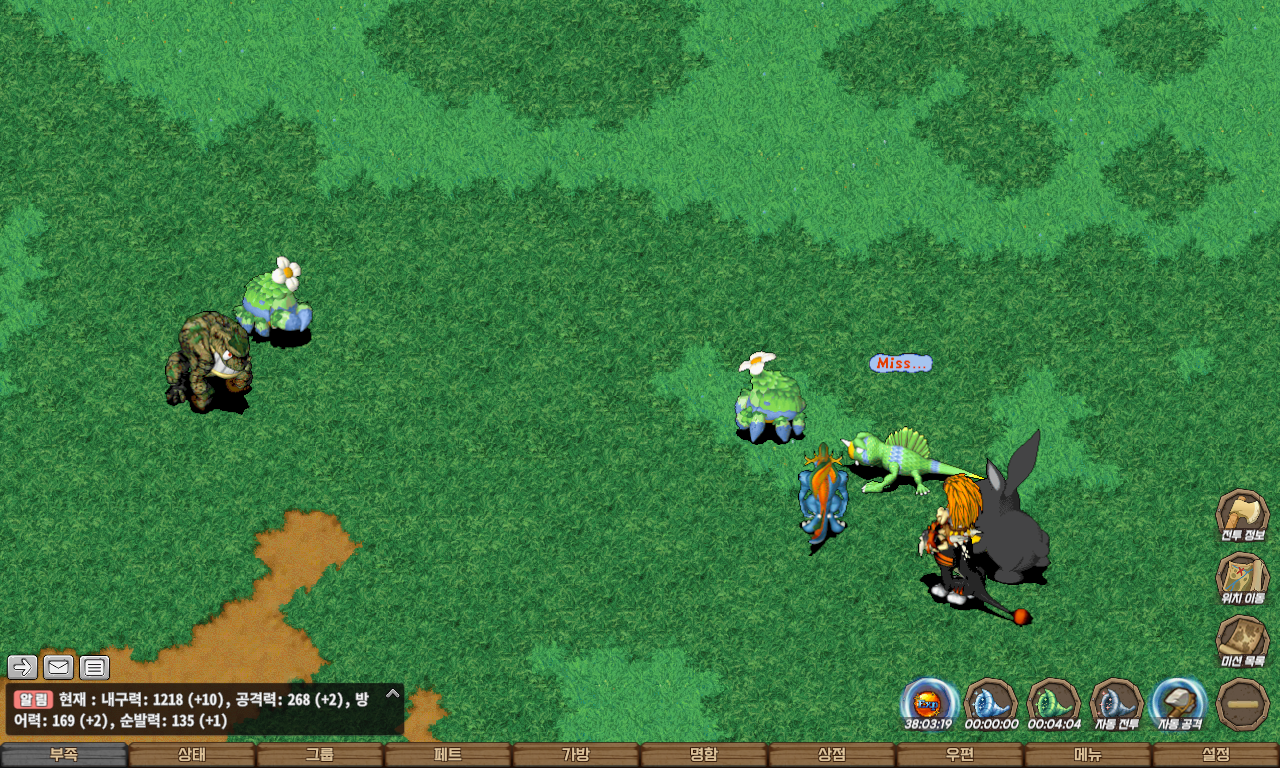Screen dimensions: 1280x768
Task: Open the 페트 (pet) menu
Action: pos(448,755)
